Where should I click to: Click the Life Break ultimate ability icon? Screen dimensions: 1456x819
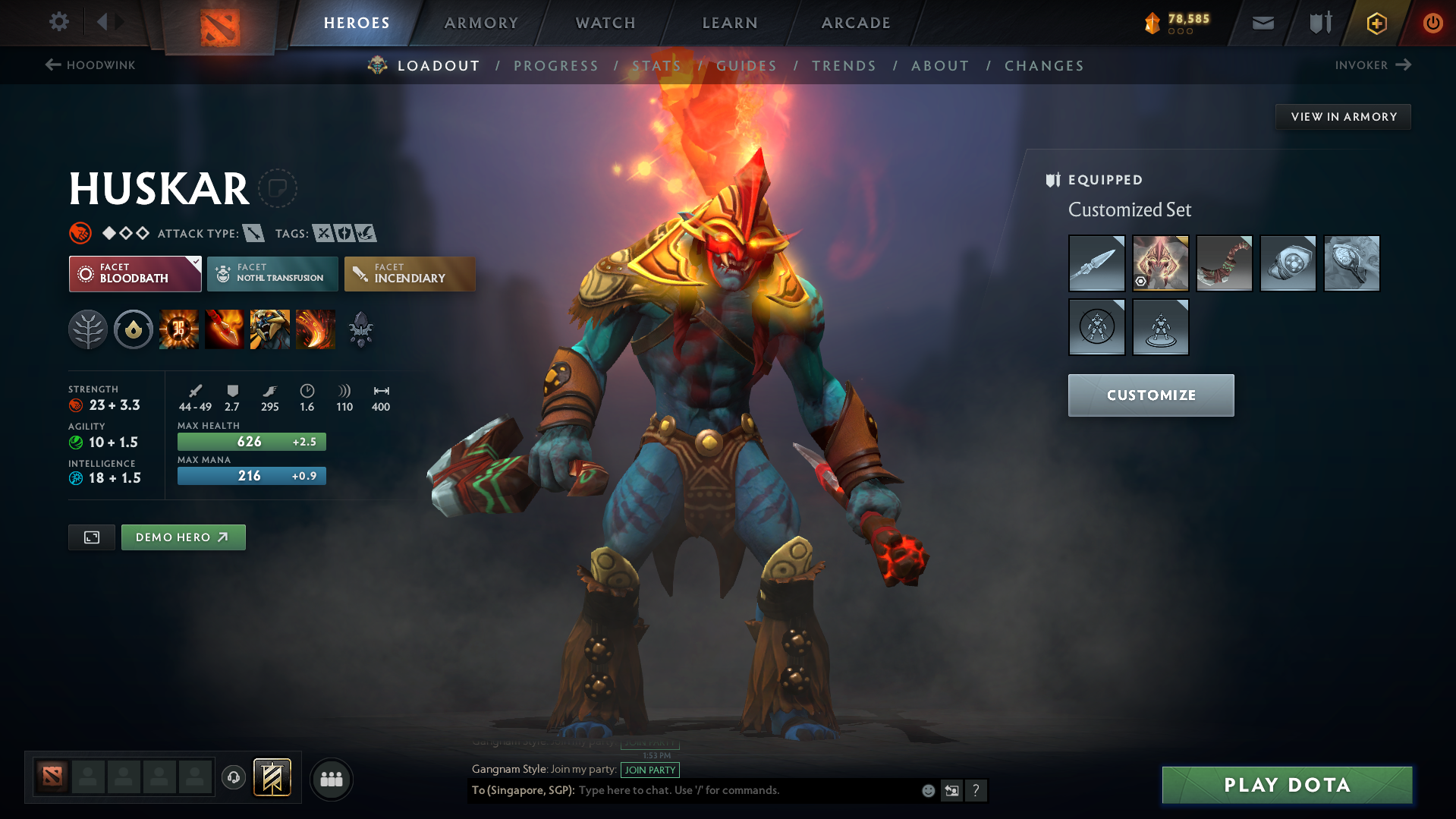click(x=316, y=329)
